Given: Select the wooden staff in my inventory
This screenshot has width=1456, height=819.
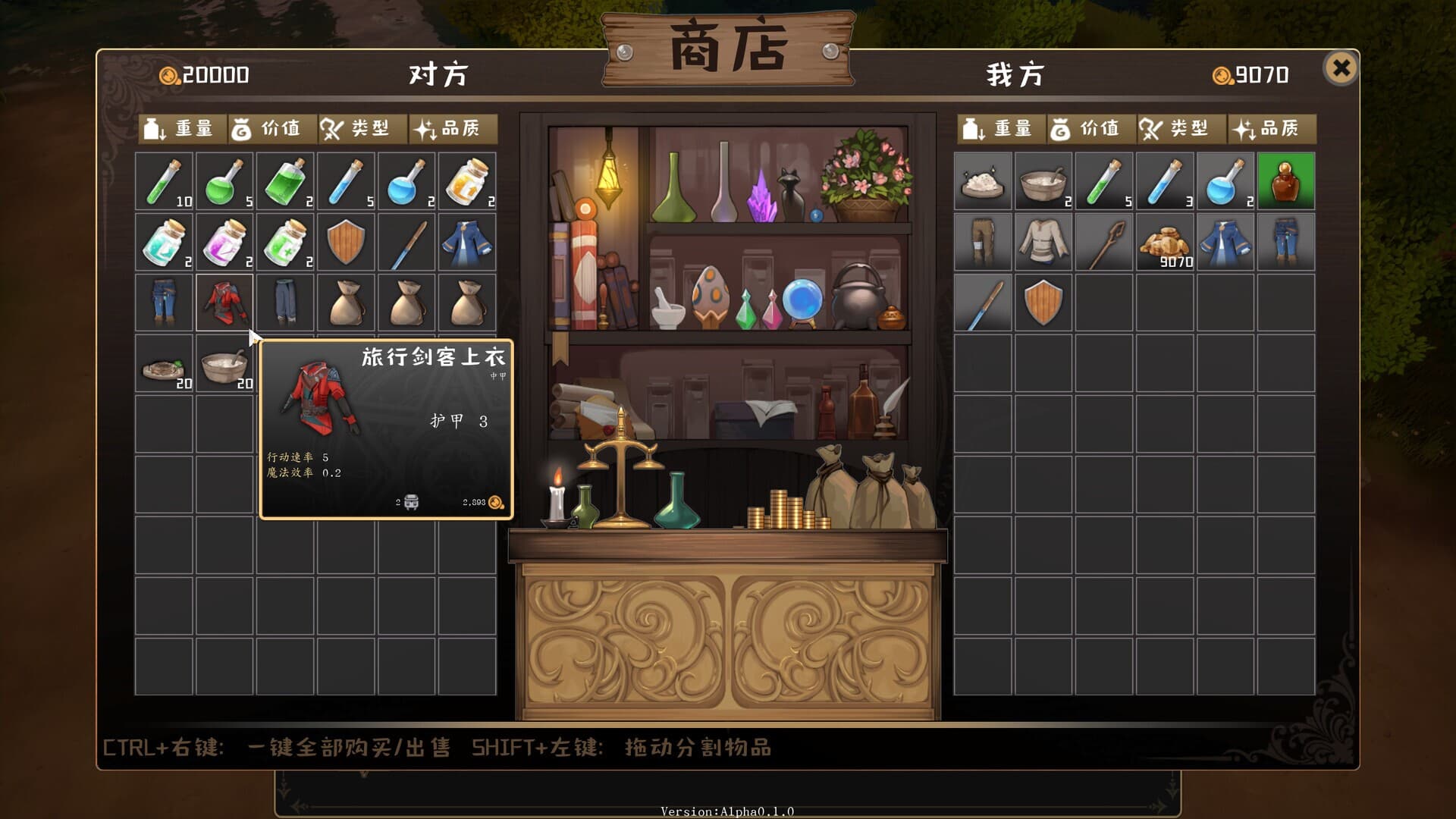Looking at the screenshot, I should pyautogui.click(x=1103, y=243).
